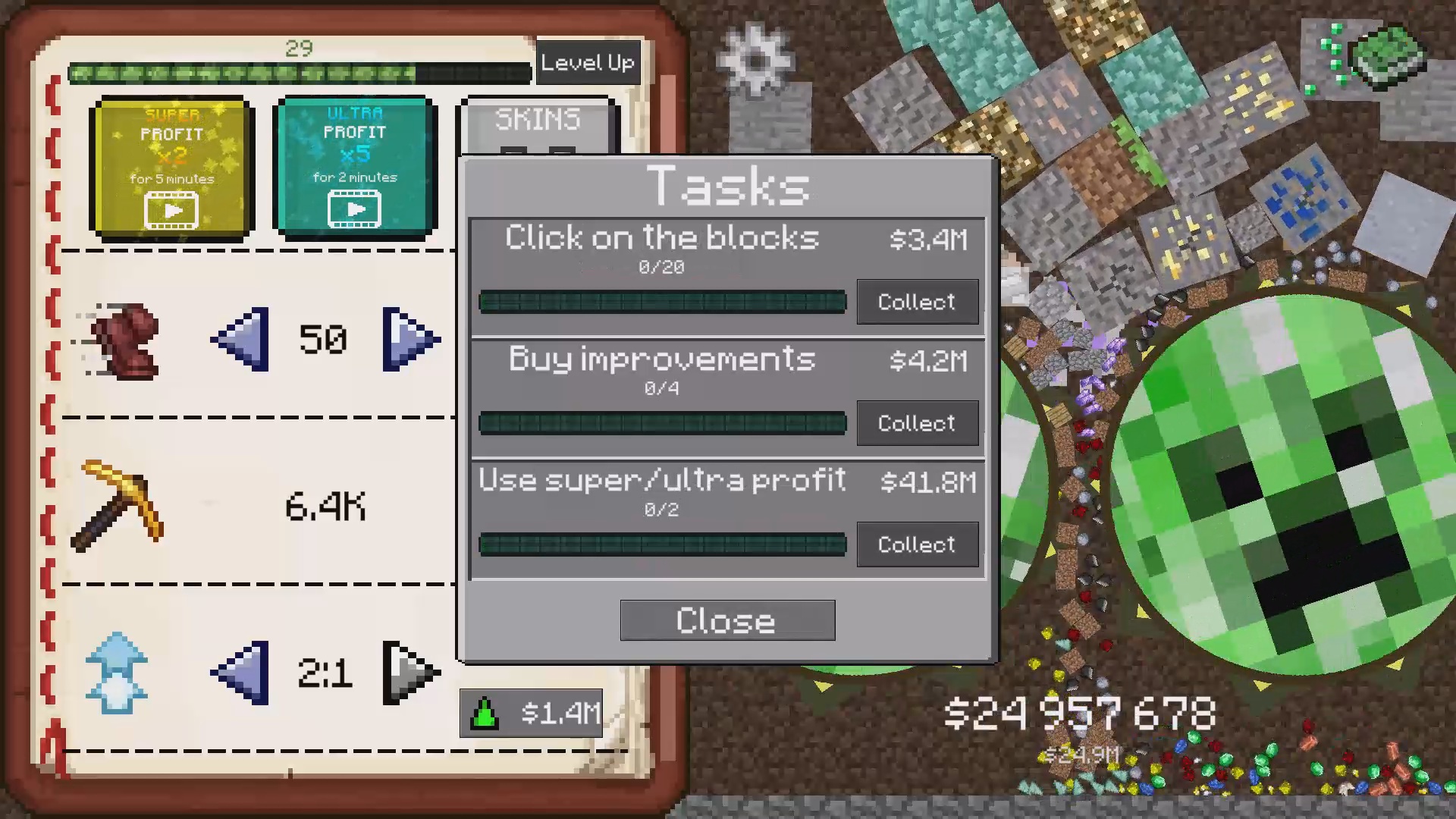This screenshot has height=819, width=1456.
Task: Play the video for Ultra Profit x5
Action: pyautogui.click(x=355, y=209)
